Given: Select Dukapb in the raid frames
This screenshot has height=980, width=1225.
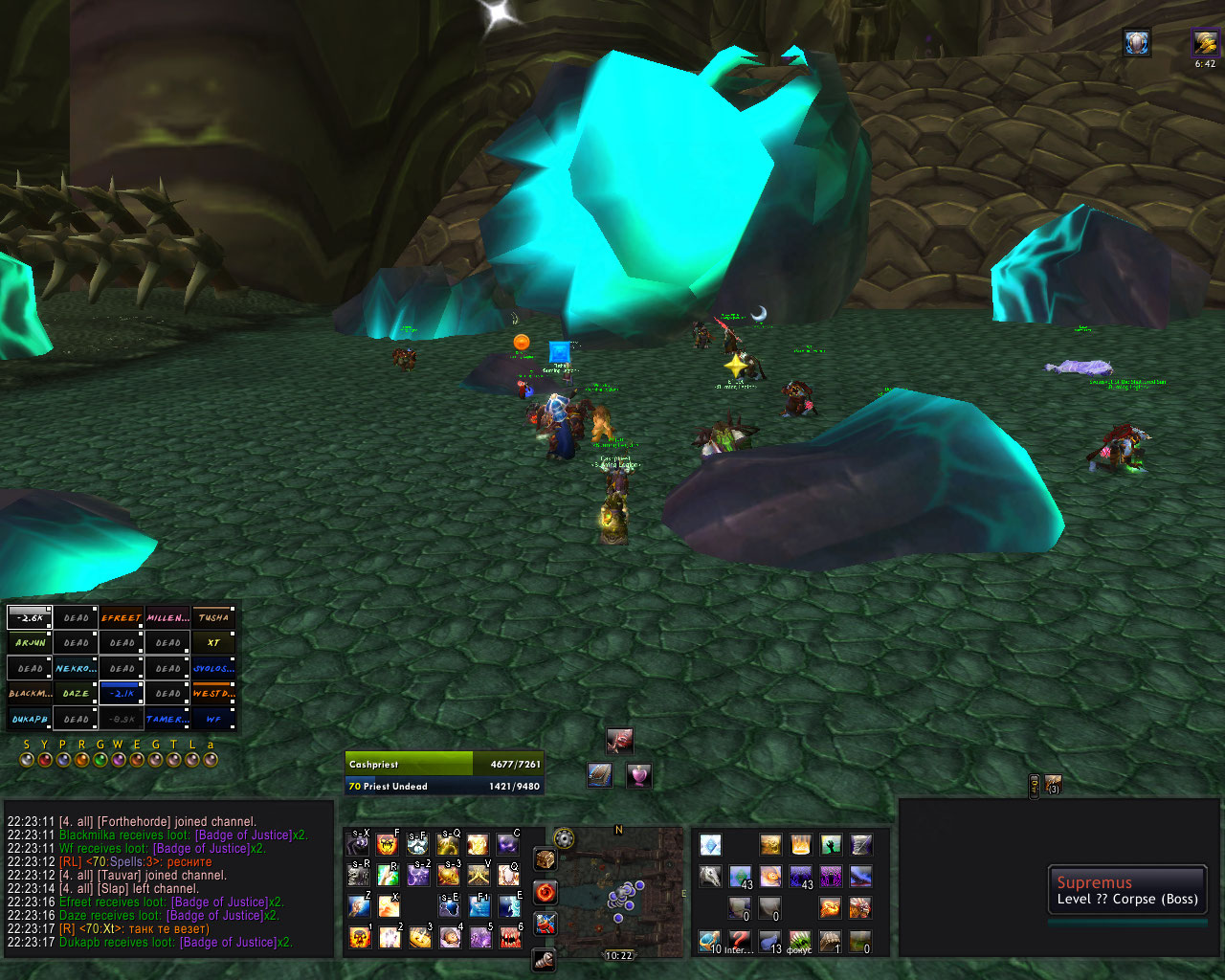Looking at the screenshot, I should pos(30,718).
